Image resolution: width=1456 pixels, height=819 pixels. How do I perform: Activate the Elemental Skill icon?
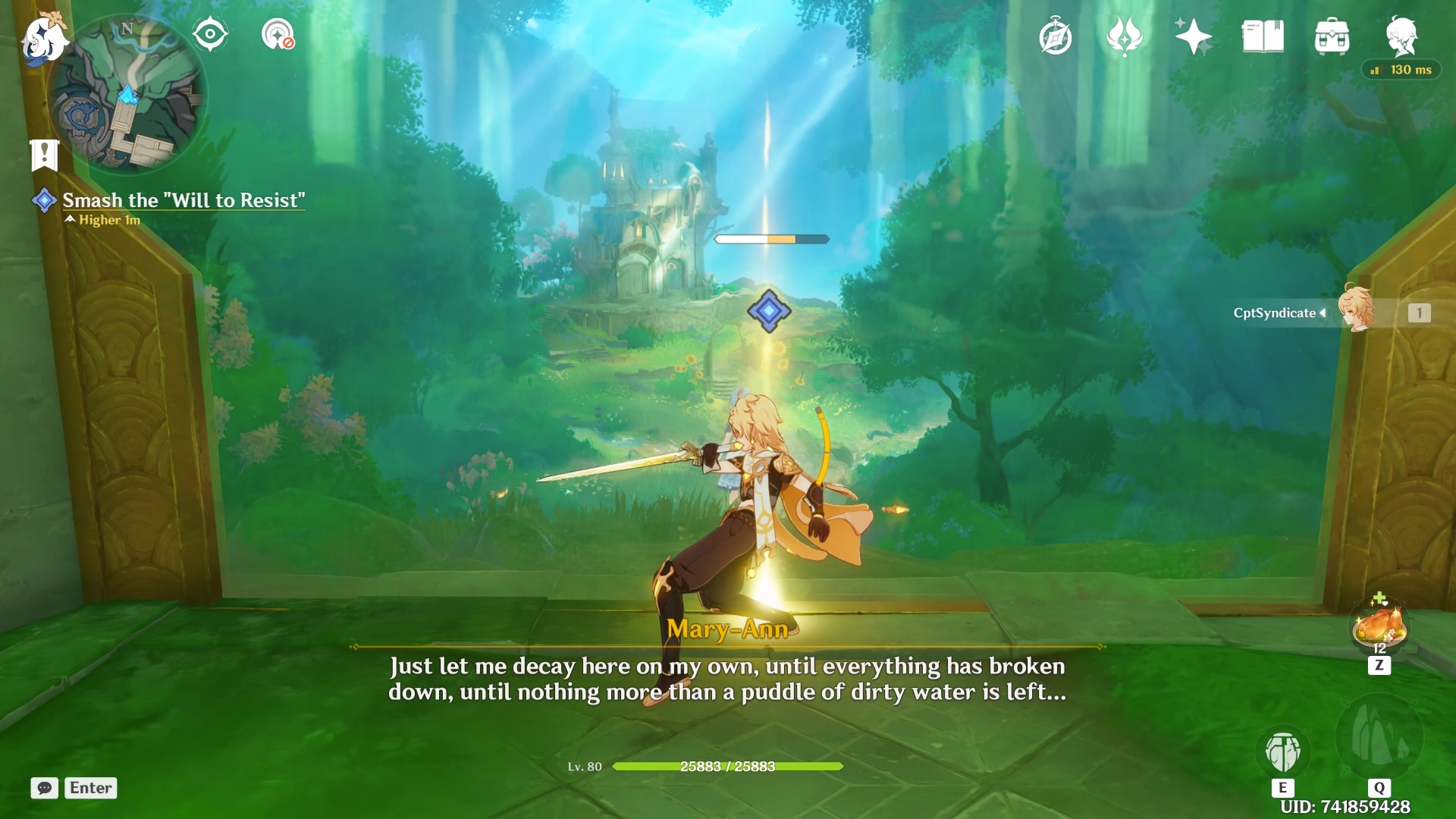[x=1282, y=752]
